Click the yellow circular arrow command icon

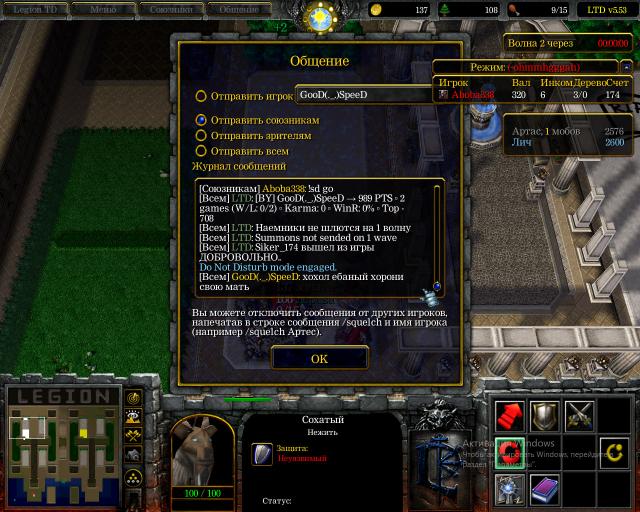click(x=614, y=452)
